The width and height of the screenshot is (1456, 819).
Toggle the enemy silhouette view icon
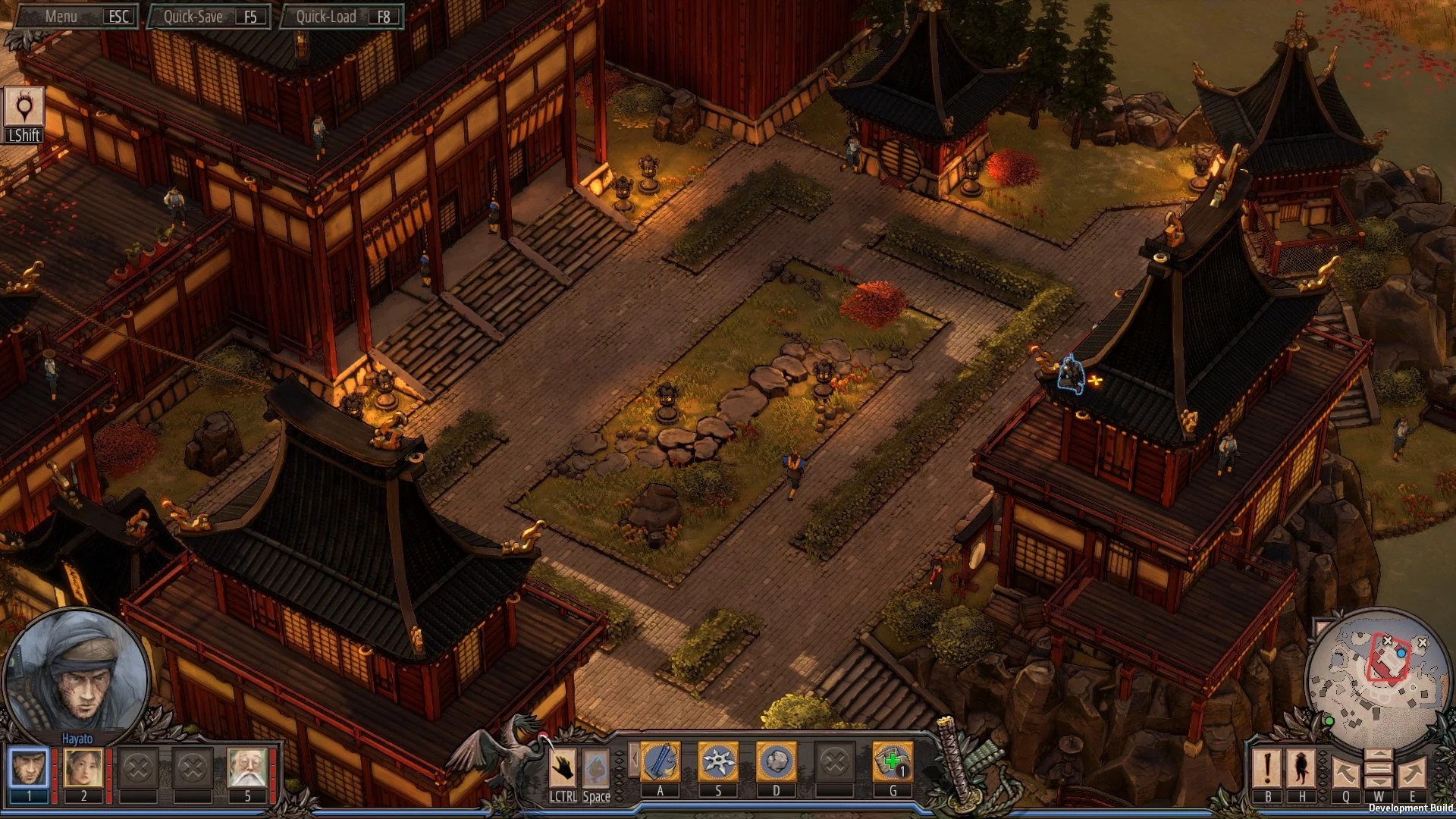click(1302, 767)
